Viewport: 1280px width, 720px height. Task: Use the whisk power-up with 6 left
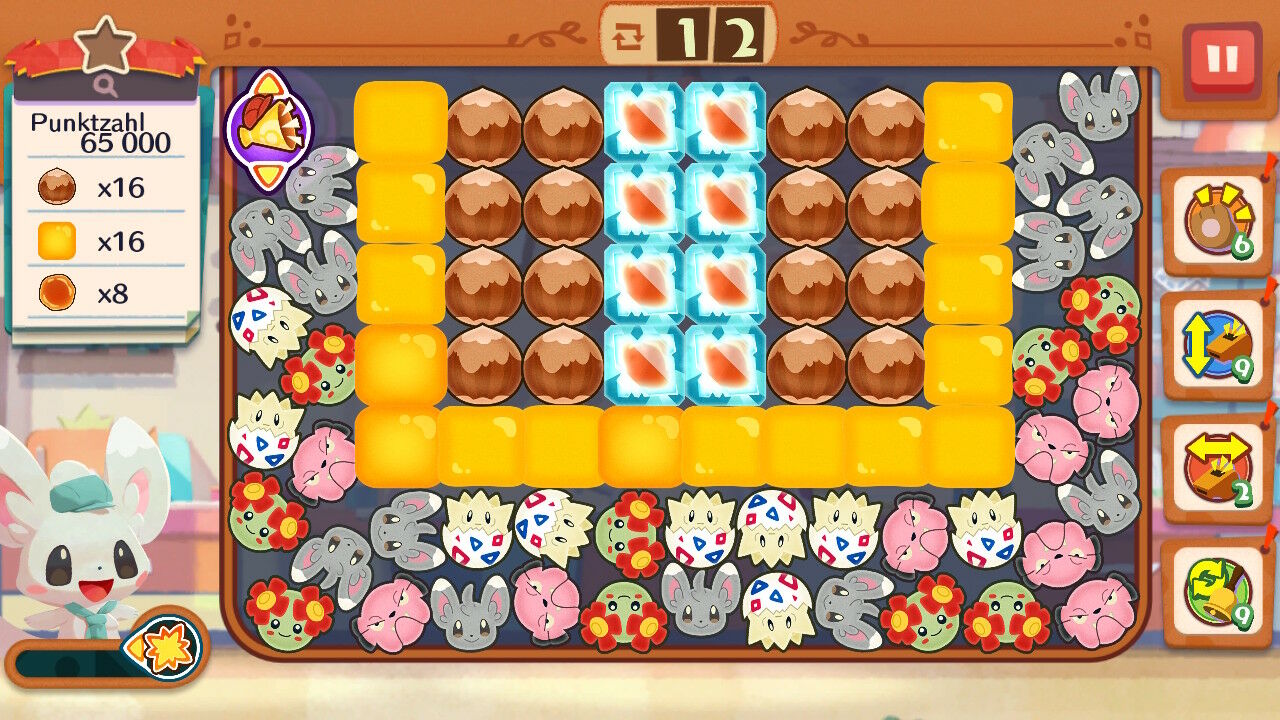[x=1216, y=223]
